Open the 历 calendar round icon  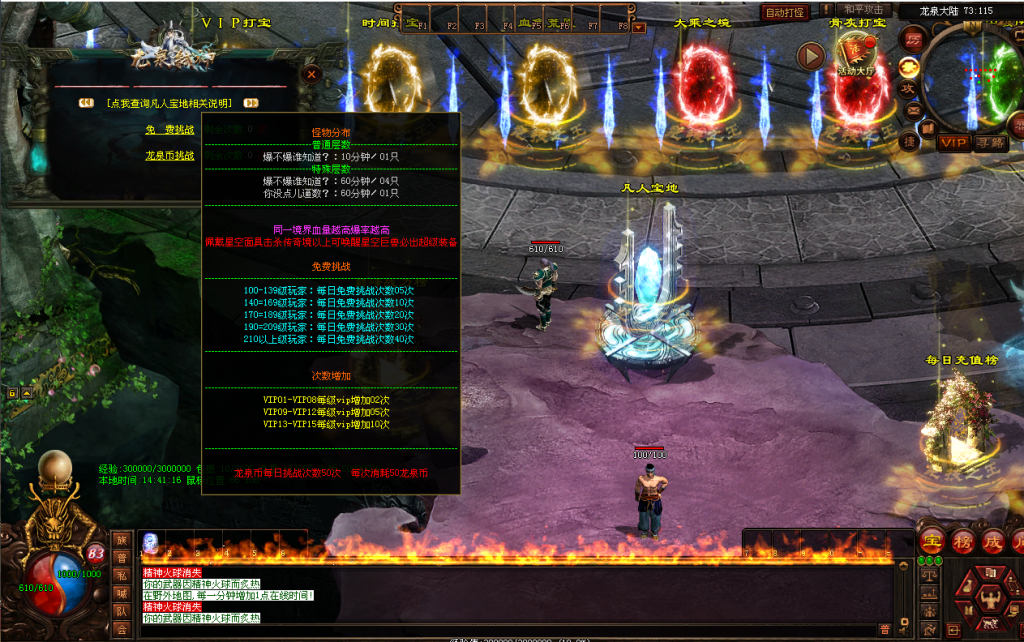point(911,39)
